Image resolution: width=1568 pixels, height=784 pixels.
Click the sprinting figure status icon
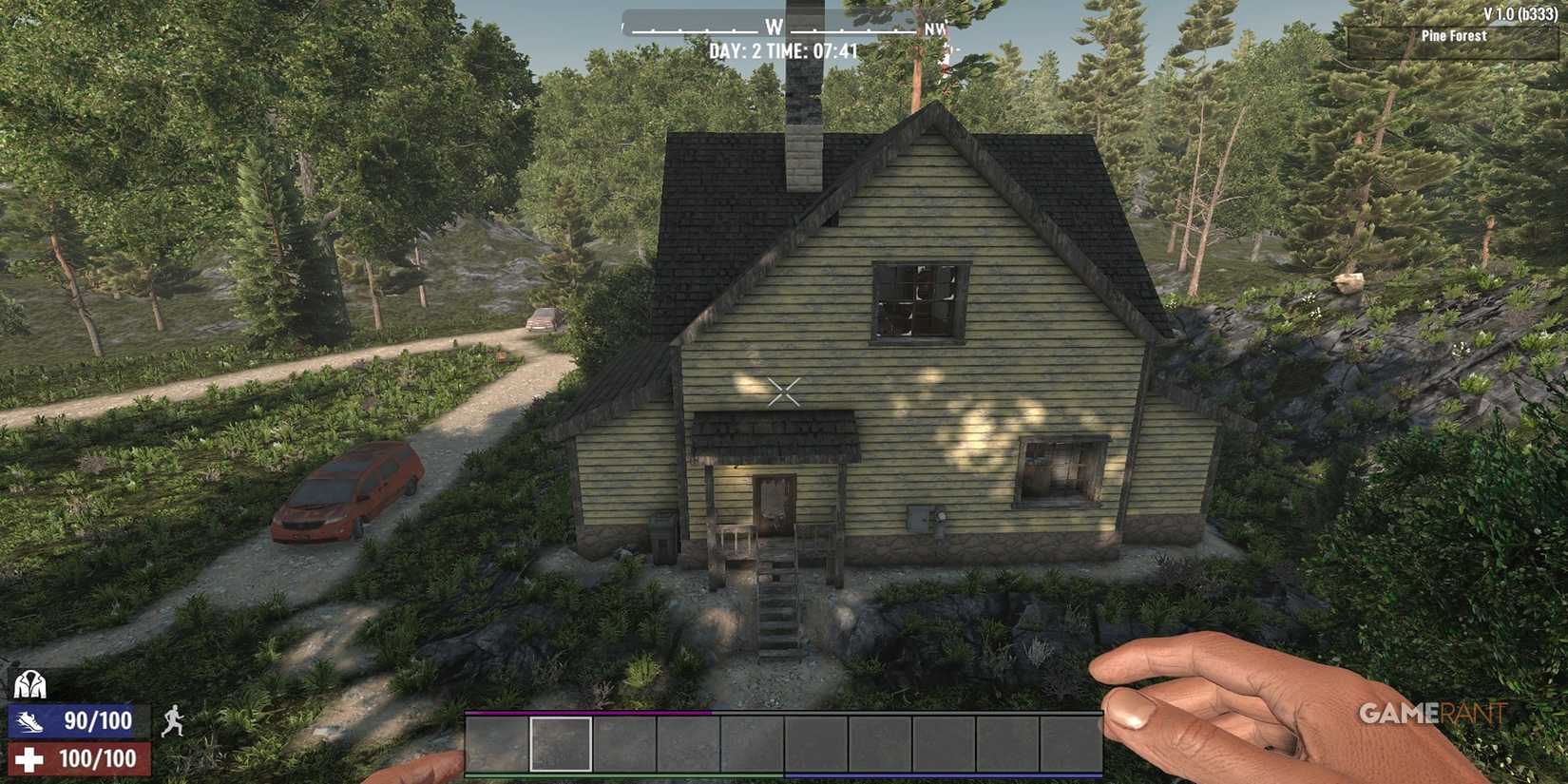[x=173, y=720]
